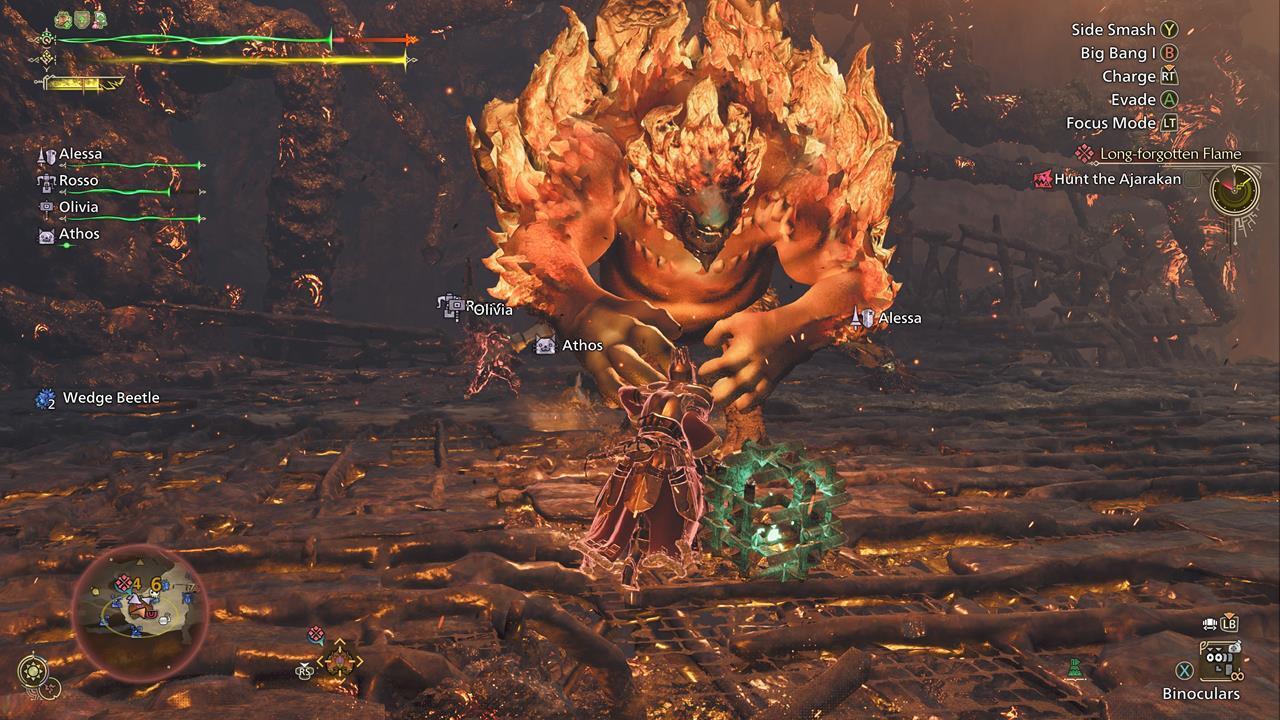Click the first green status buff icon
The height and width of the screenshot is (720, 1280).
pos(62,19)
